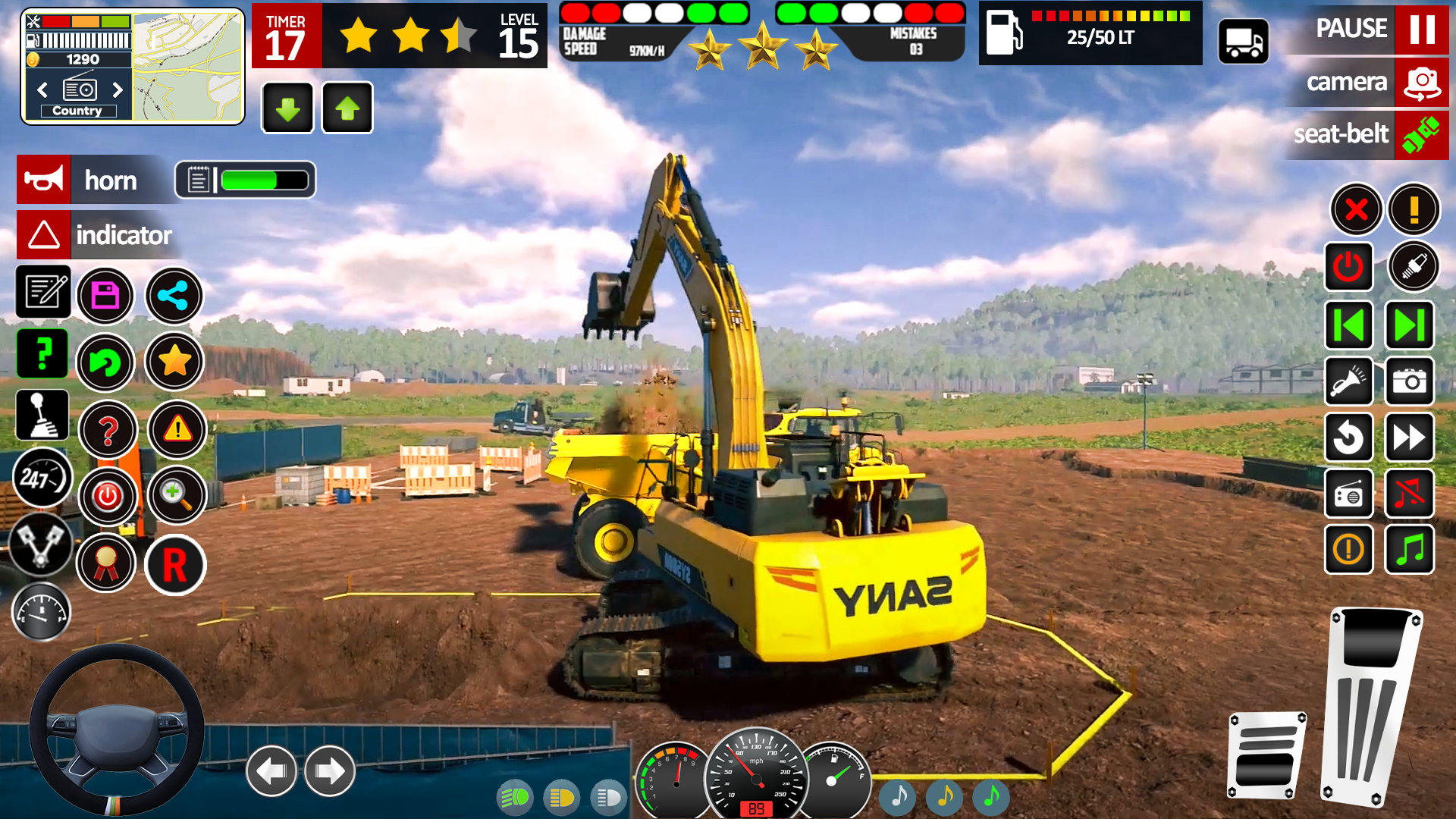Skip forward with the next-track icon

(1409, 325)
